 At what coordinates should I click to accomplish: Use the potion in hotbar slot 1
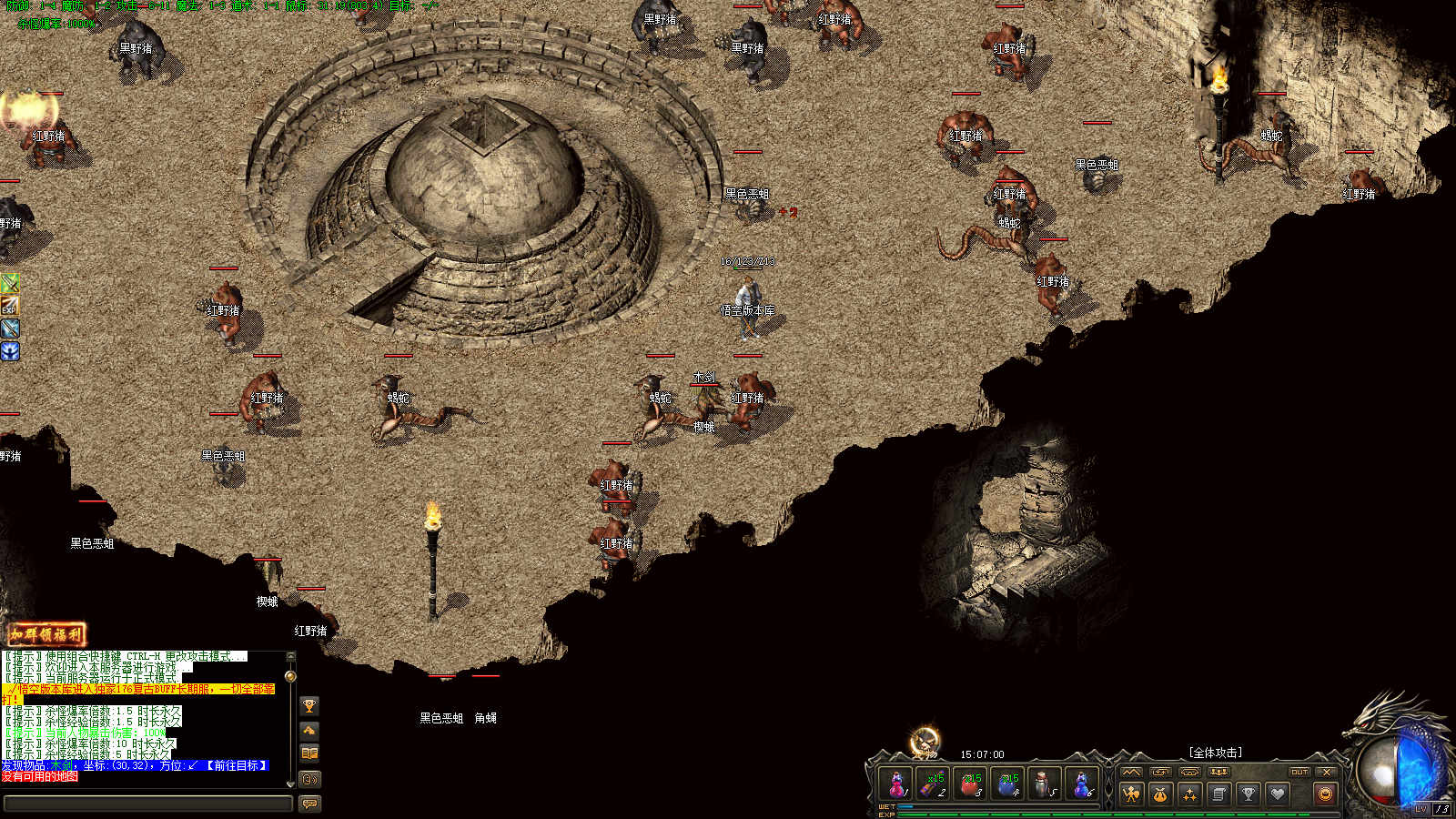click(x=896, y=784)
